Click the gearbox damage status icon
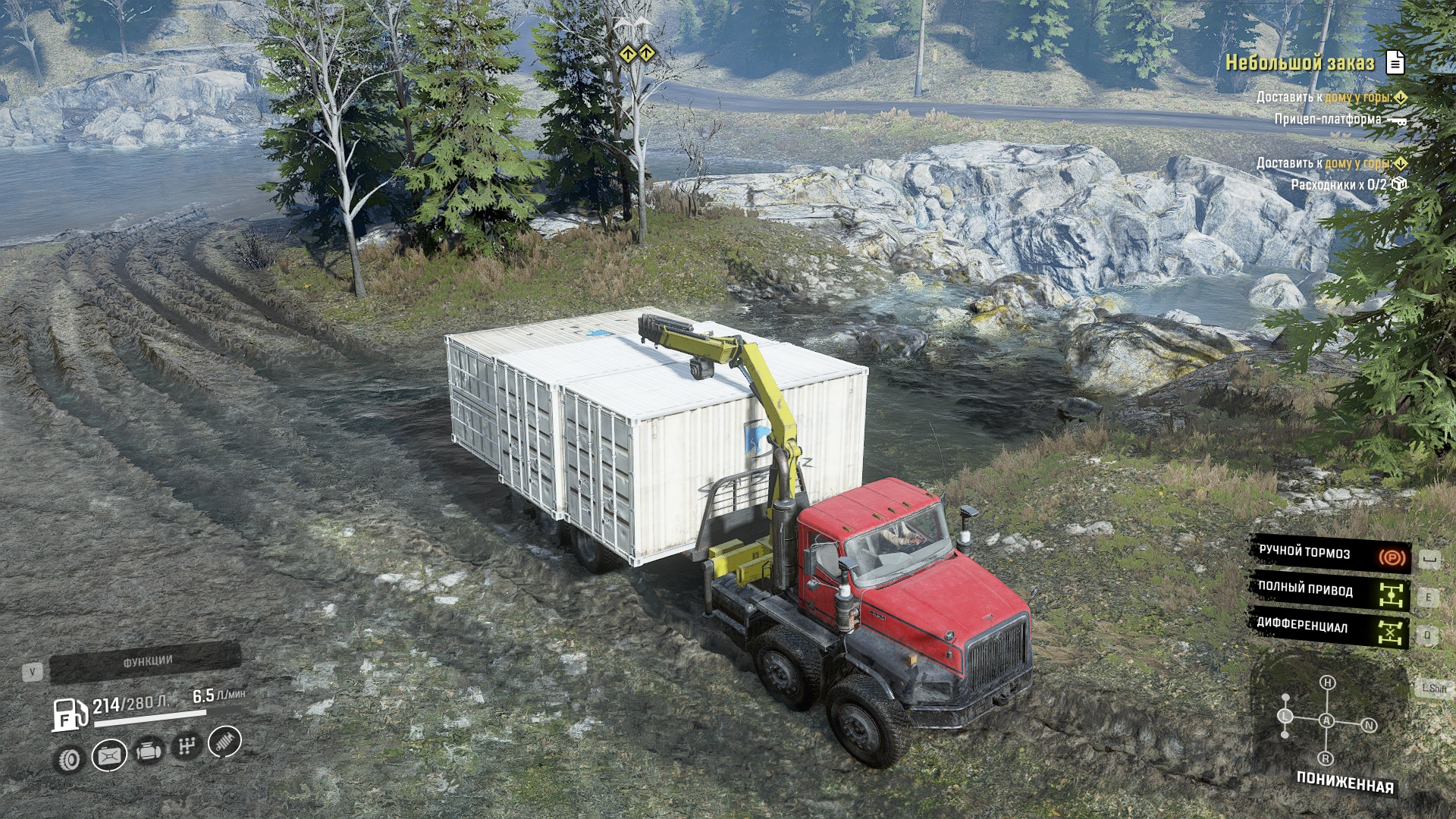 pyautogui.click(x=186, y=747)
